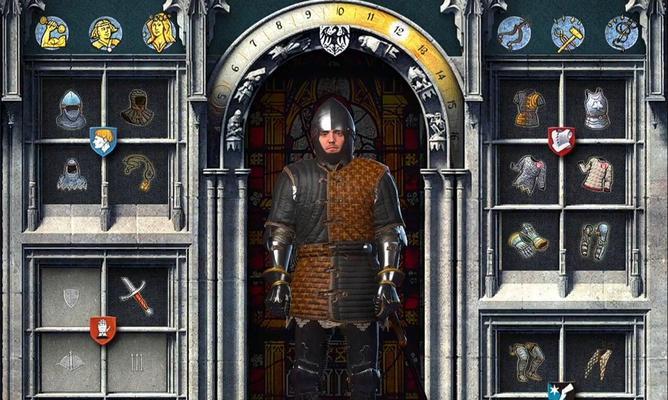Open the blonde woman portrait medallion
Viewport: 668px width, 400px height.
click(160, 32)
